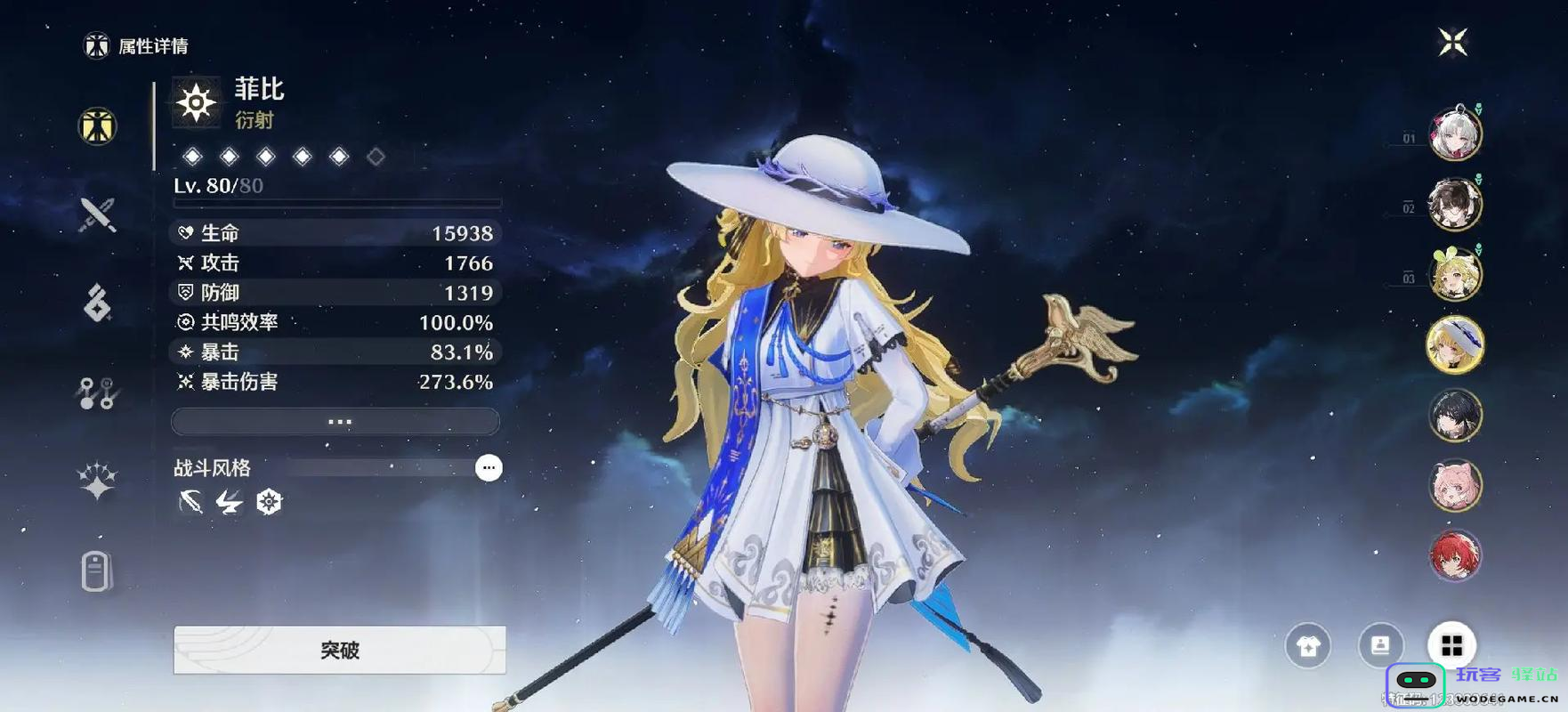Tap the 突破 ascension button

point(339,650)
